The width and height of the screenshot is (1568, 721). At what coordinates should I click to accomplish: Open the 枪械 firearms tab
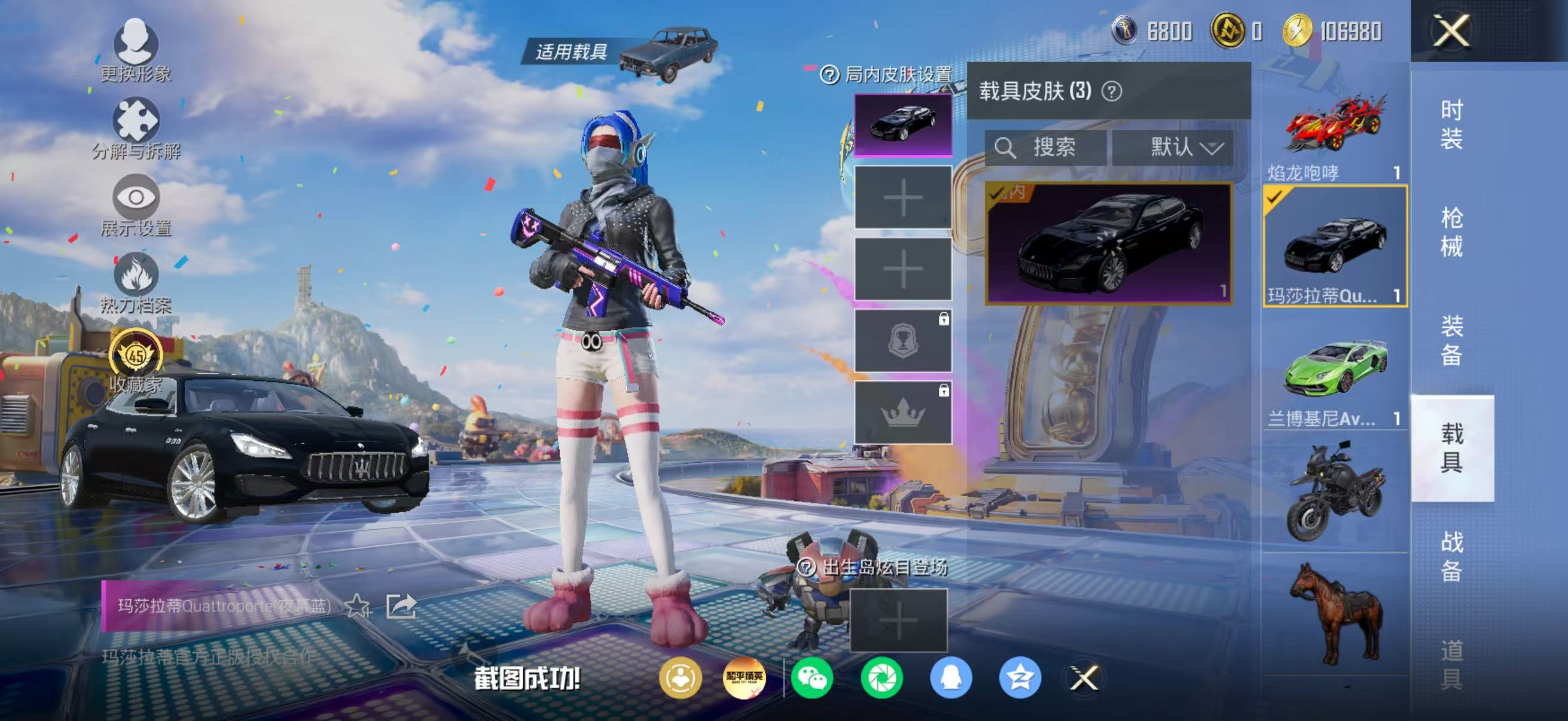(1451, 233)
